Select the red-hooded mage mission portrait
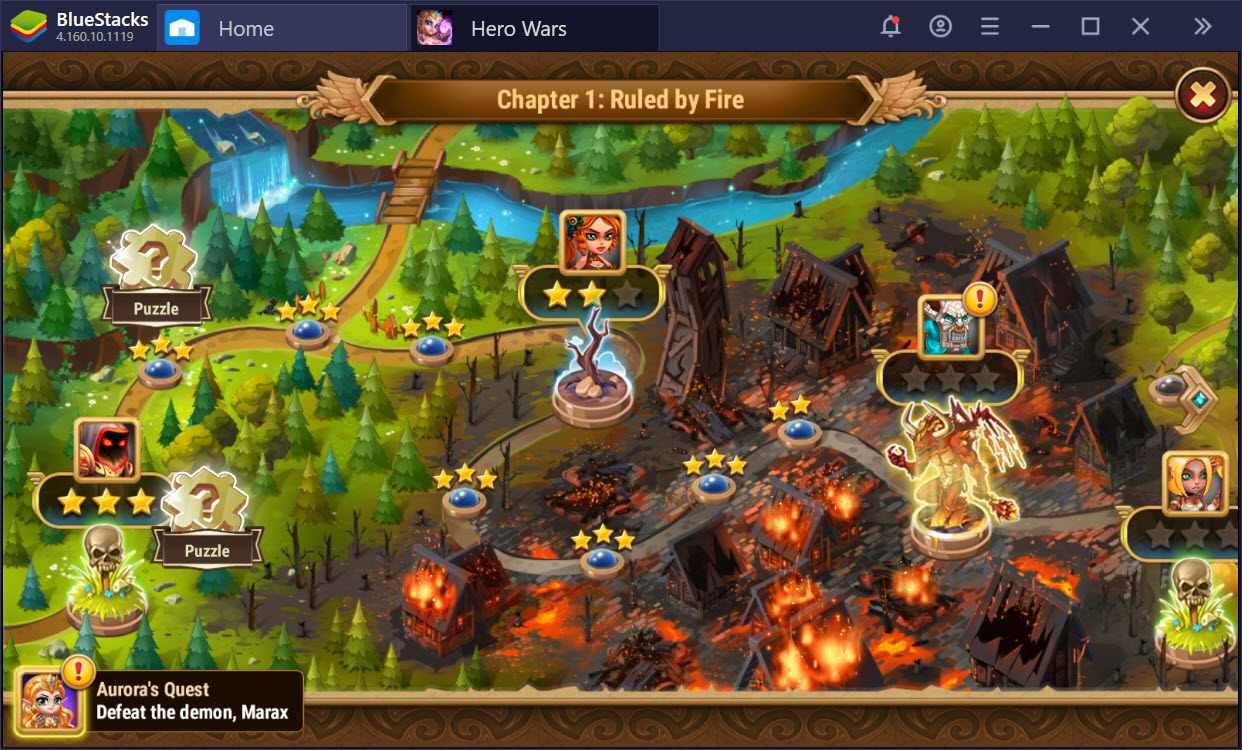Screen dimensions: 1242x750 [x=107, y=450]
